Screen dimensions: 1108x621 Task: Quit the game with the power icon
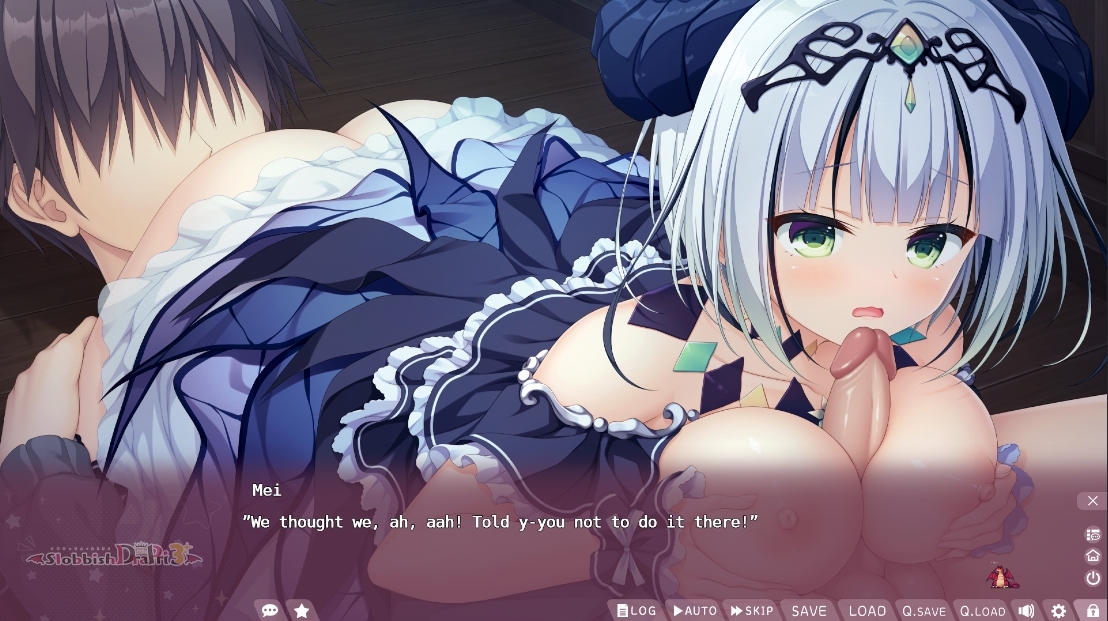[1093, 578]
